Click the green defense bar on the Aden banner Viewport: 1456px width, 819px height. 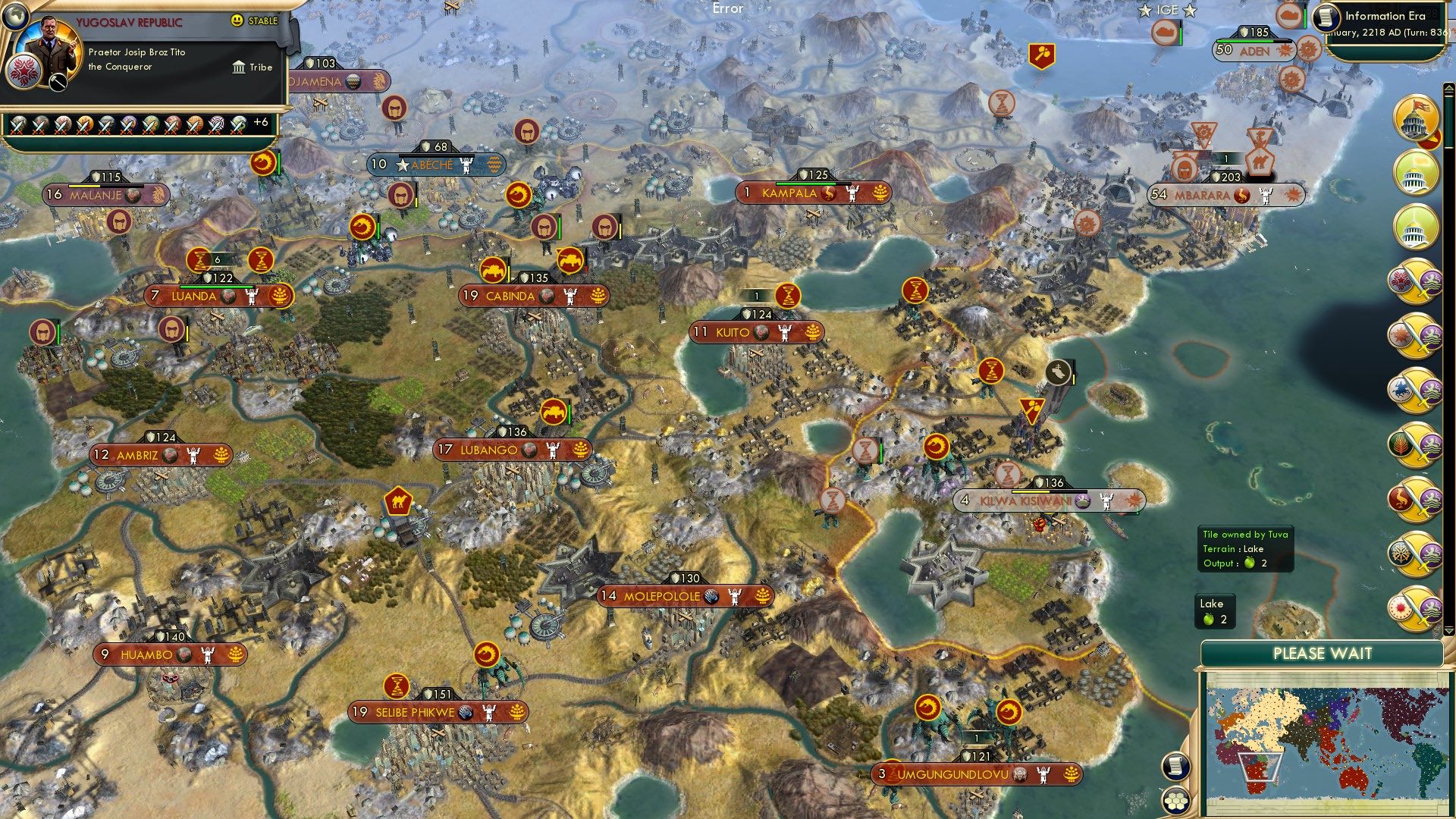point(1245,41)
